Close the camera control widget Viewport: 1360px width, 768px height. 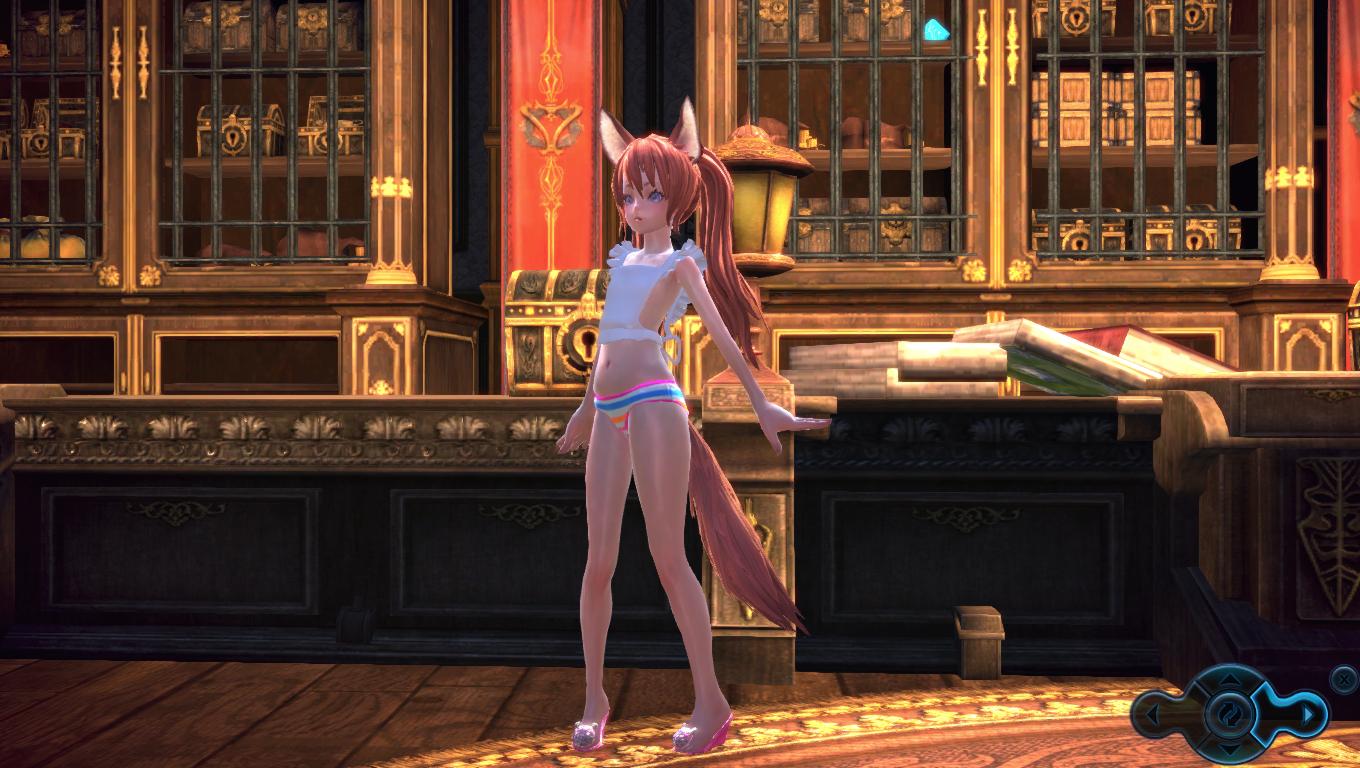point(1345,678)
